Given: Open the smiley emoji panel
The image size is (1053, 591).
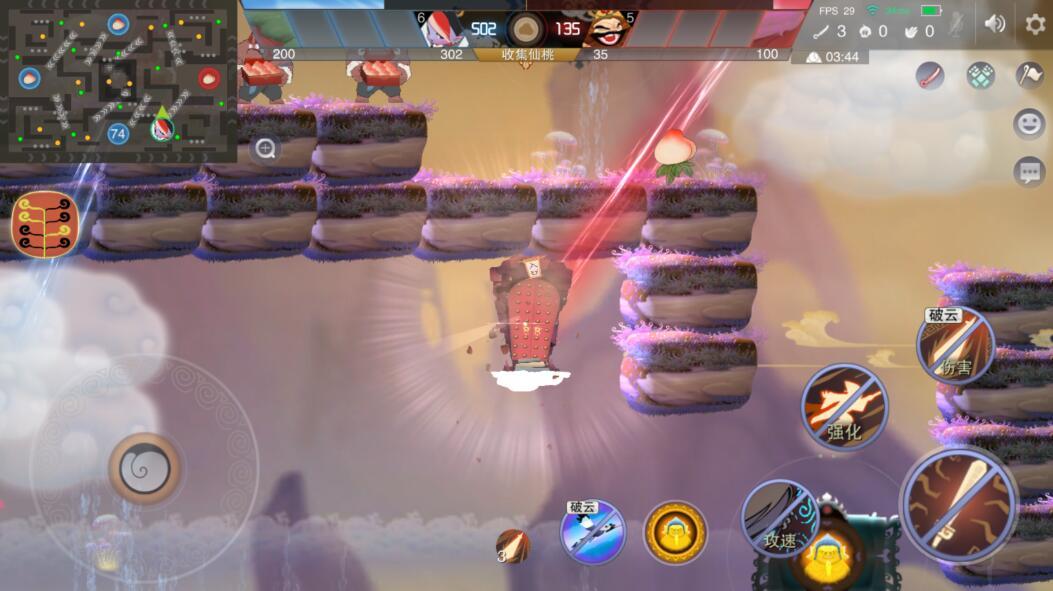Looking at the screenshot, I should [x=1029, y=123].
